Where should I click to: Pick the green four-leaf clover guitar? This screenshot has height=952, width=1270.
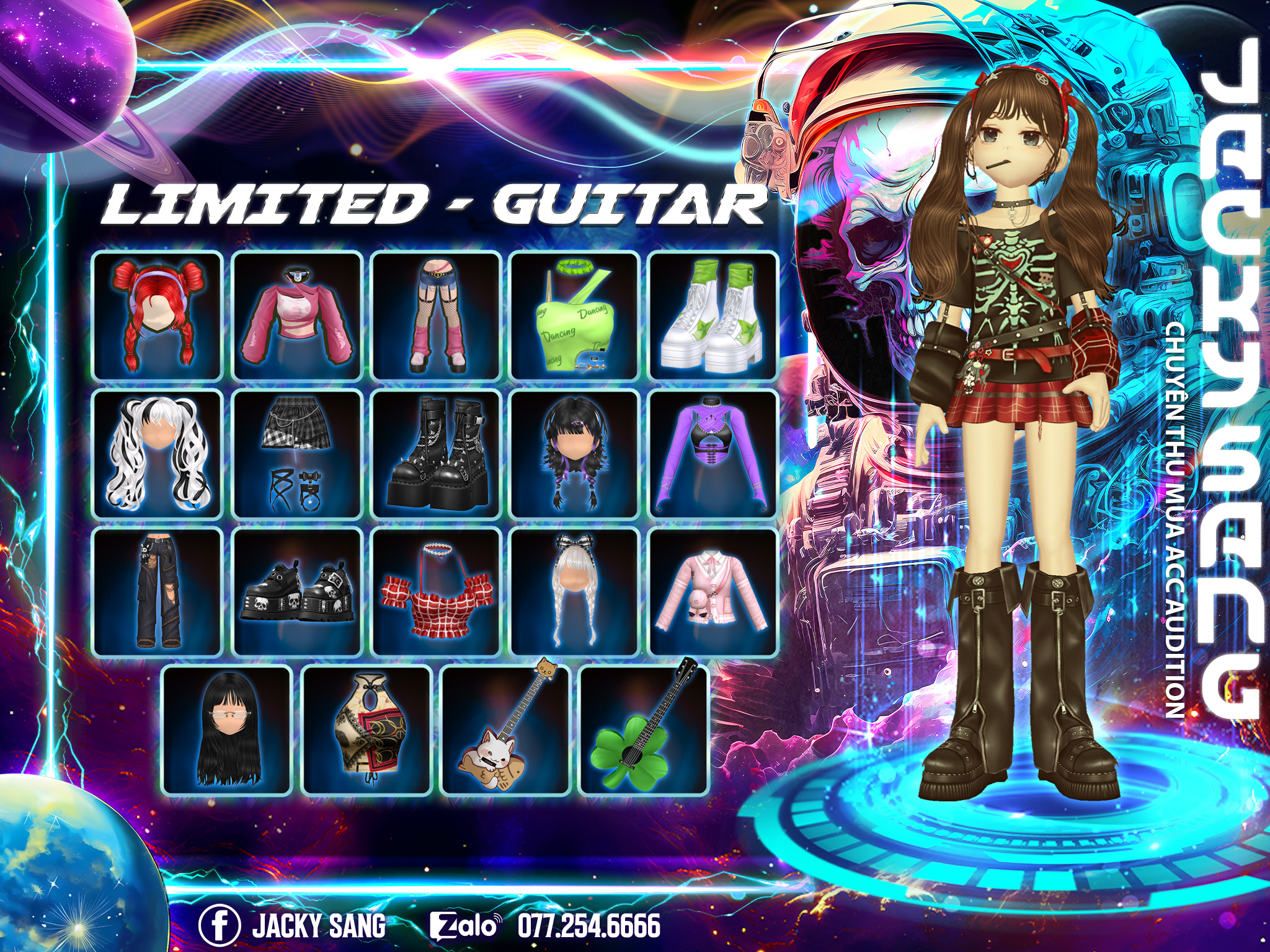[644, 731]
